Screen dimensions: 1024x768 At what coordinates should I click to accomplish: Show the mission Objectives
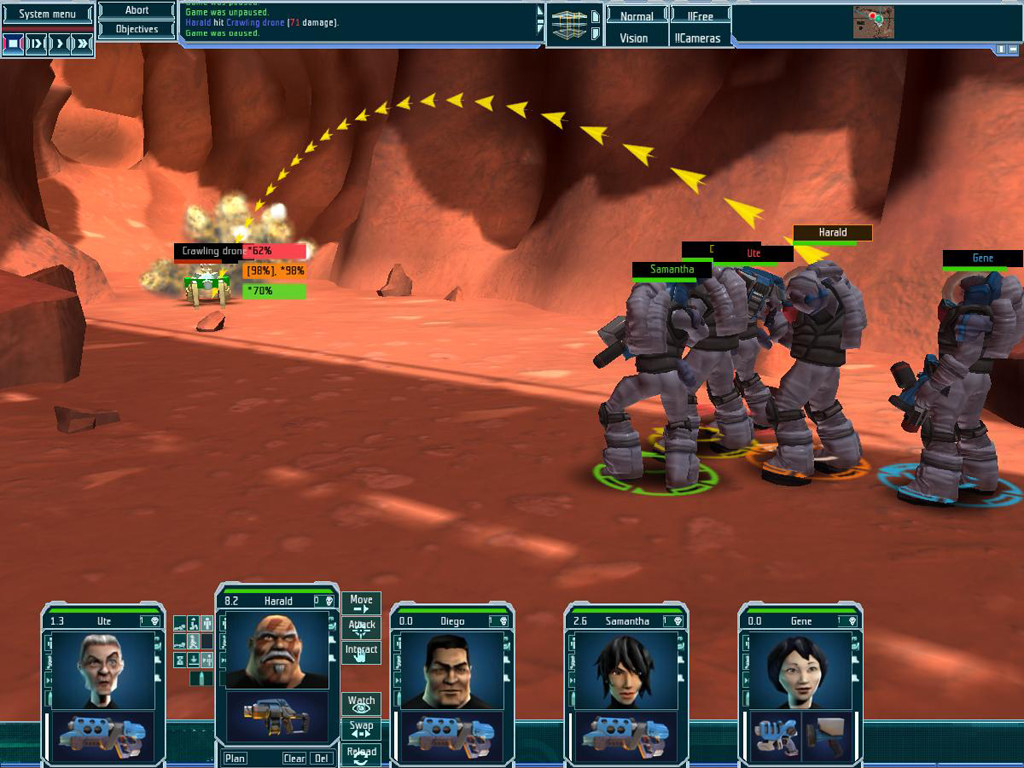137,29
